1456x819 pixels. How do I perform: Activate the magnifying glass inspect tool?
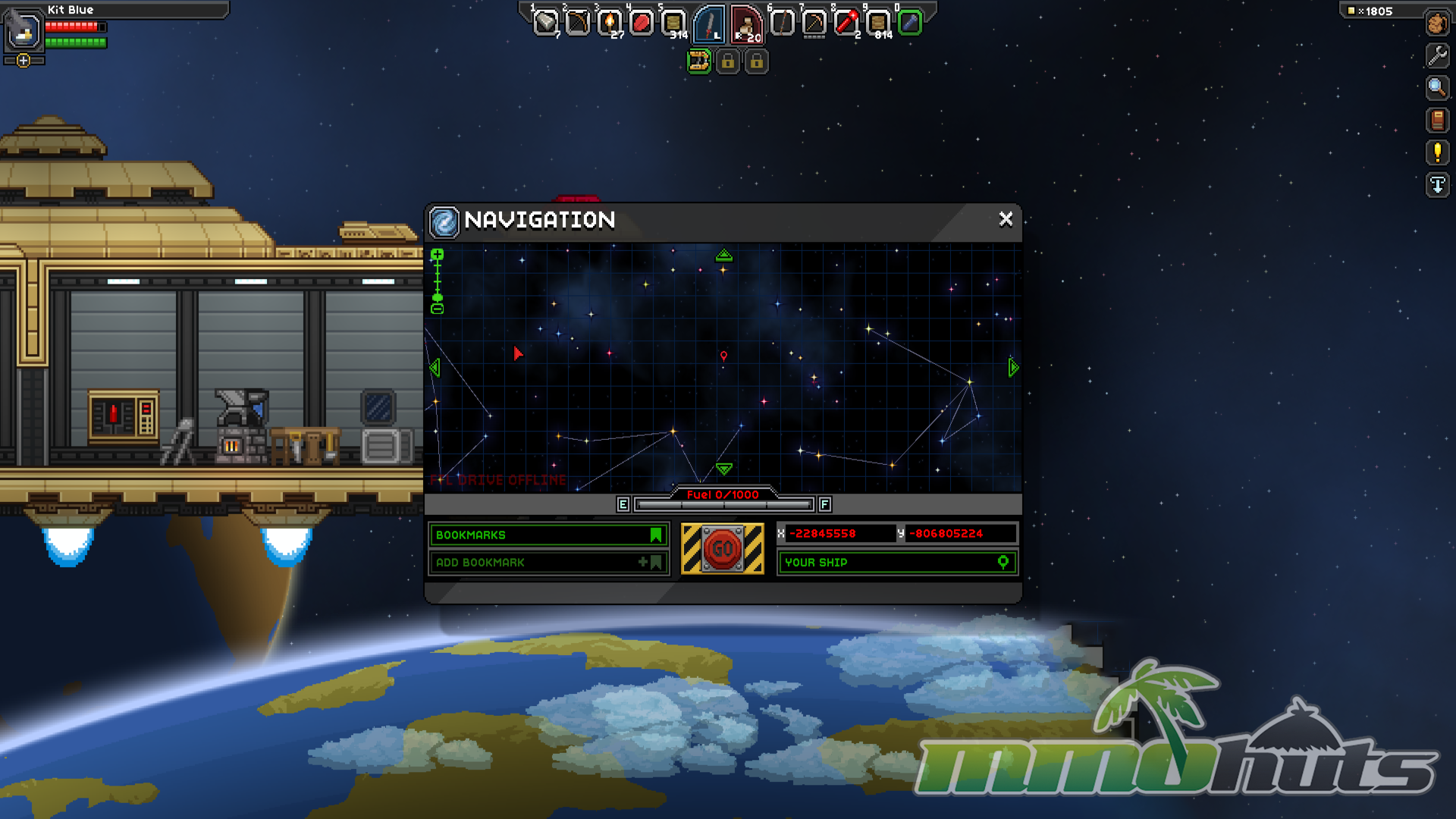click(x=1437, y=88)
